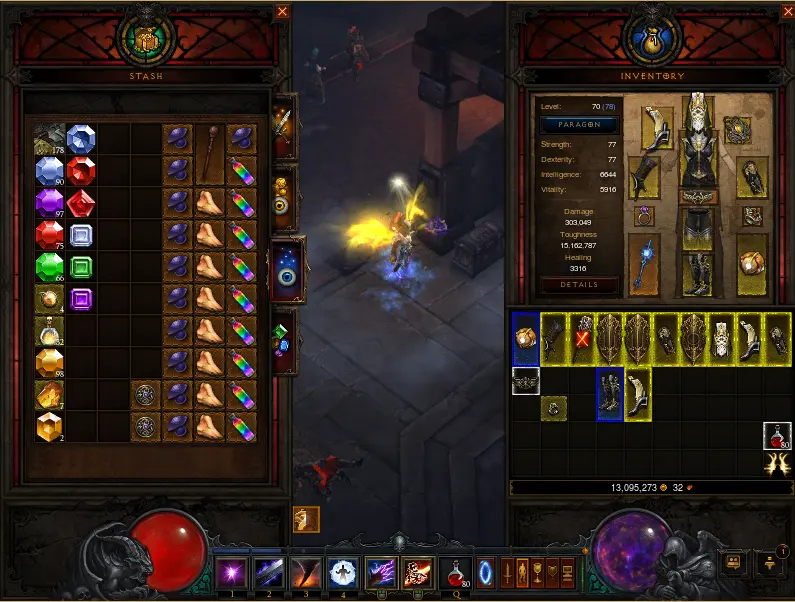The height and width of the screenshot is (602, 795).
Task: Close the Inventory panel
Action: (x=784, y=12)
